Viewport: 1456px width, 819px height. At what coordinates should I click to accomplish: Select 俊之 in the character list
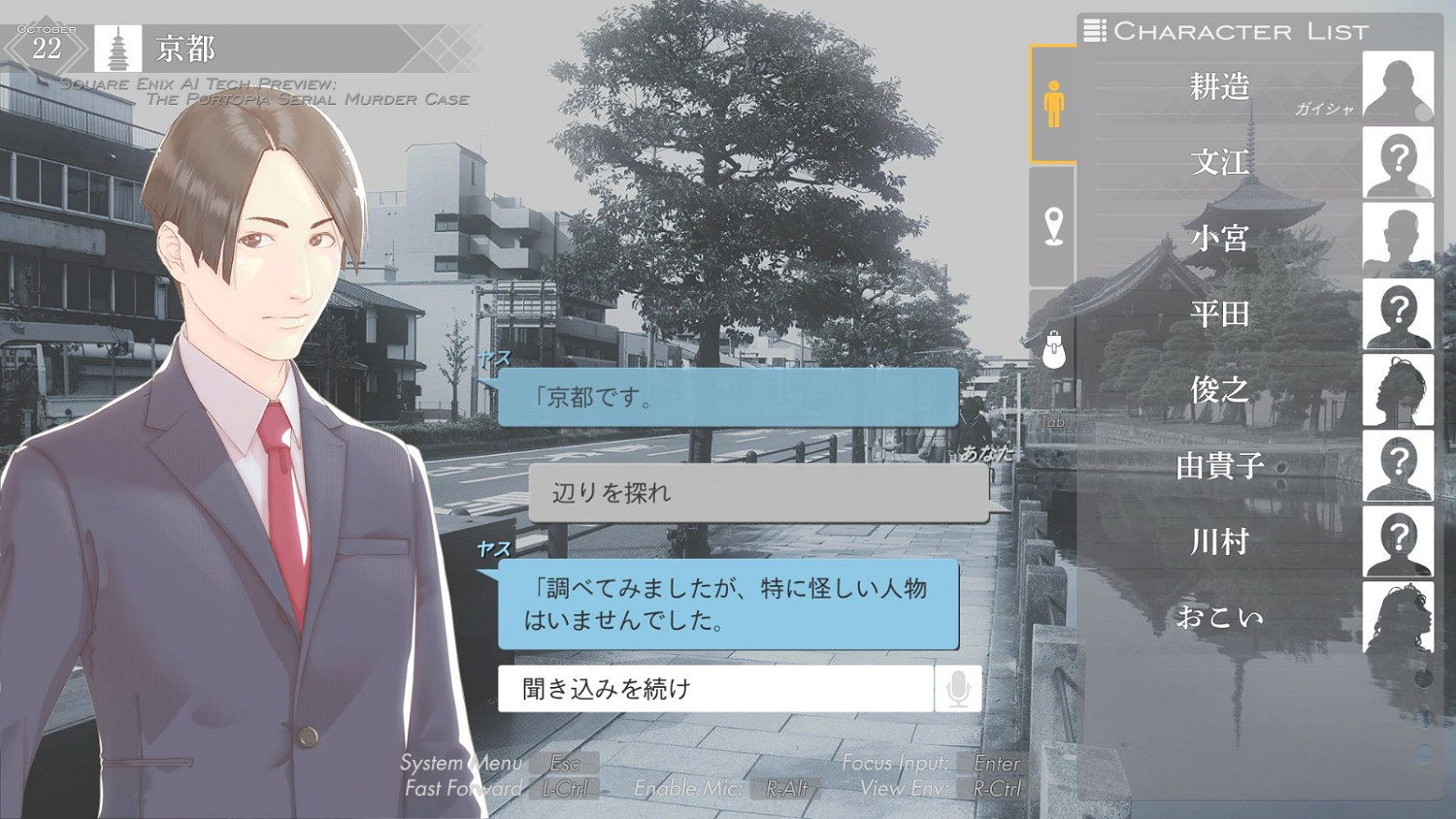1221,390
